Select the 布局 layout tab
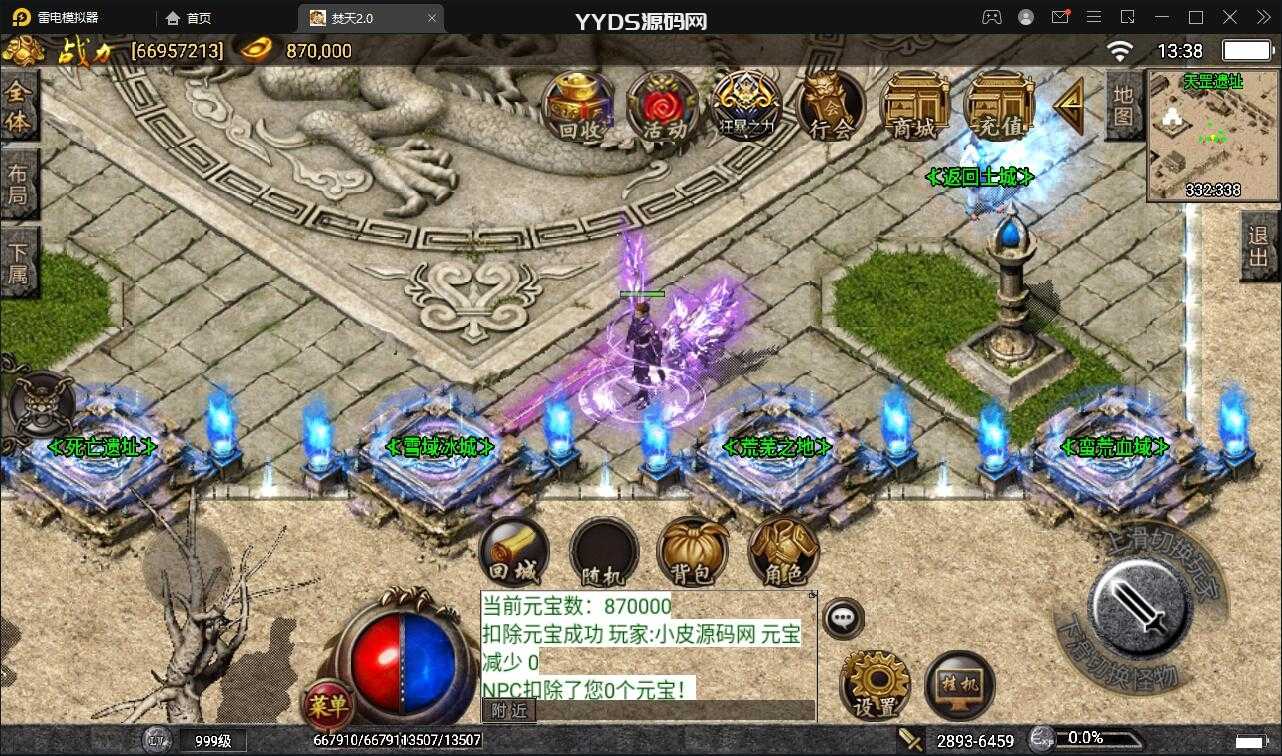This screenshot has width=1282, height=756. tap(18, 184)
